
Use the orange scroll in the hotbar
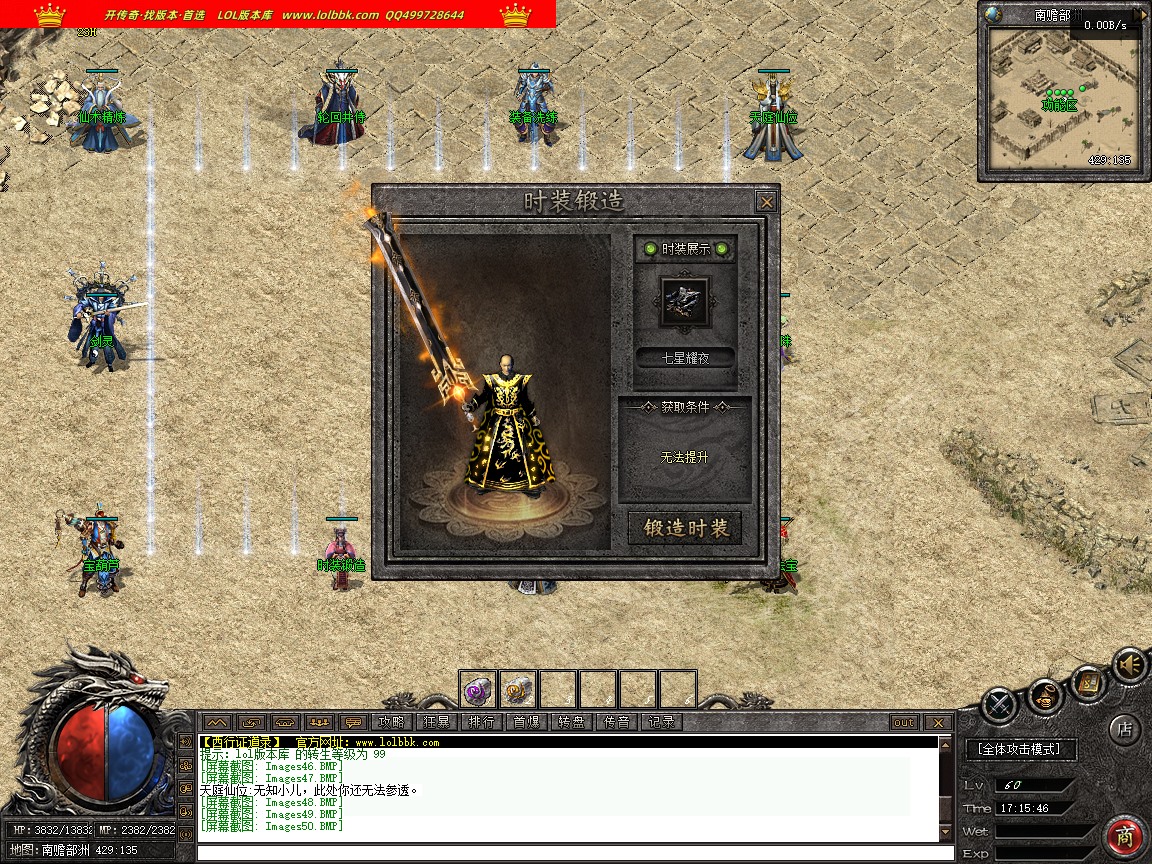pyautogui.click(x=518, y=689)
